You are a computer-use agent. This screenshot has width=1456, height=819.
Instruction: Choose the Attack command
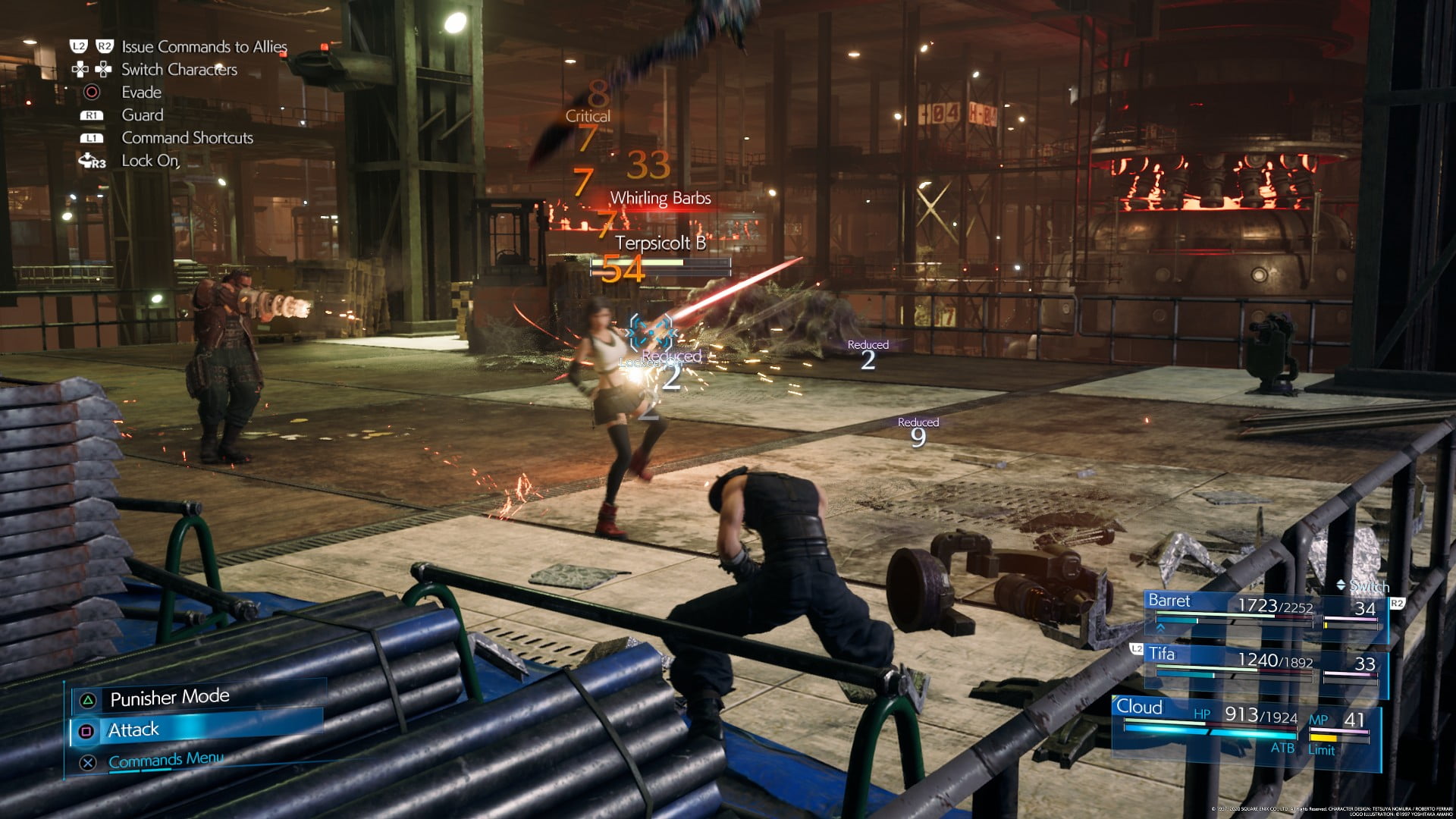133,730
